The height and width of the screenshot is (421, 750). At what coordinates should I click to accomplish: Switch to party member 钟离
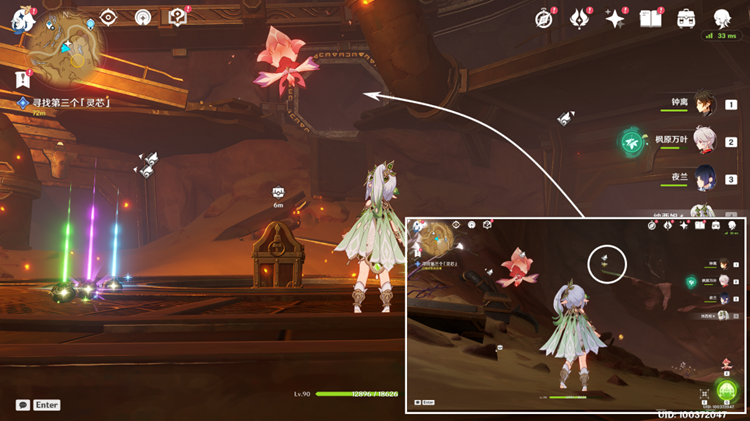(703, 105)
